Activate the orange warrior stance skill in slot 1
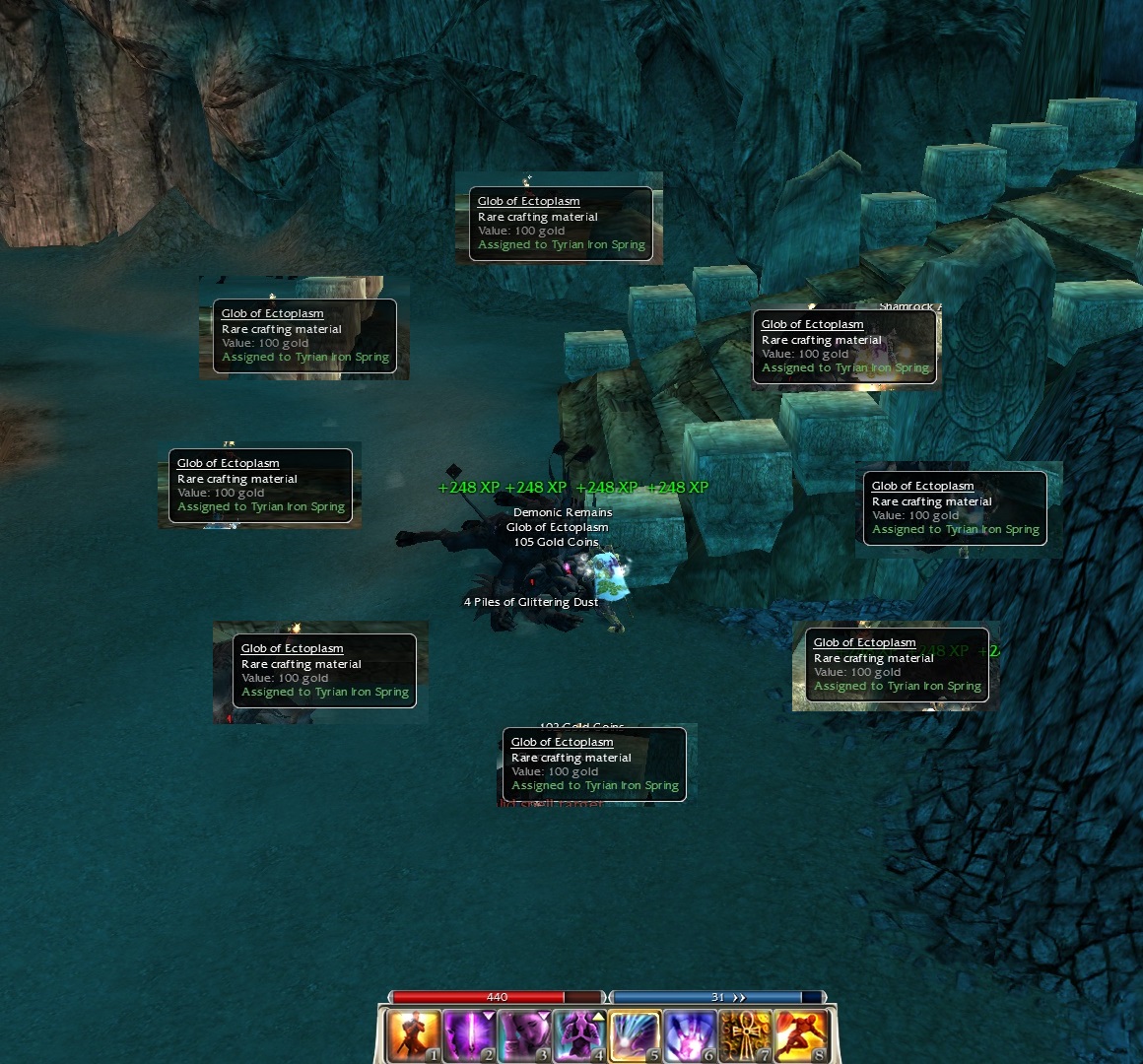The width and height of the screenshot is (1143, 1064). [415, 1035]
